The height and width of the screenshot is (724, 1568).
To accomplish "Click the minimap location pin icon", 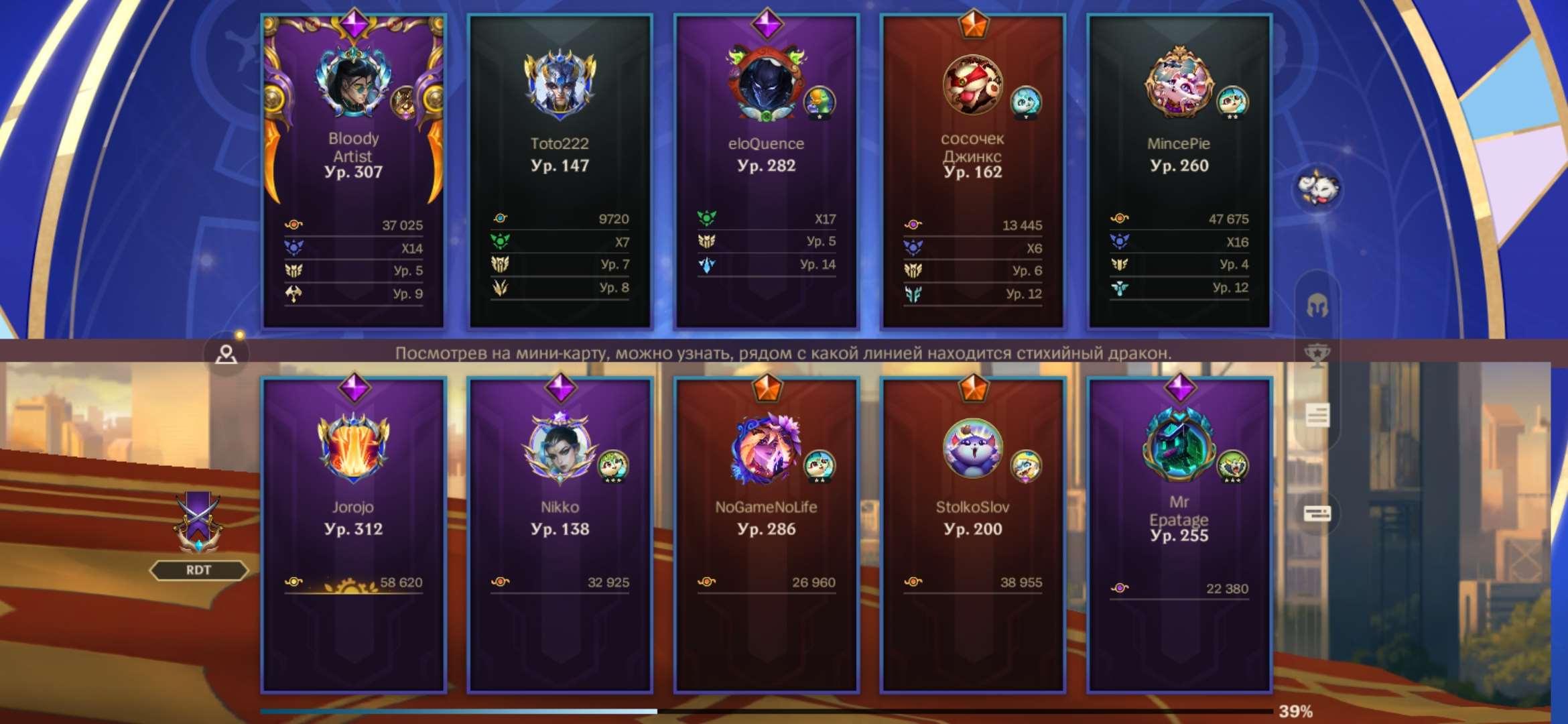I will (x=226, y=355).
